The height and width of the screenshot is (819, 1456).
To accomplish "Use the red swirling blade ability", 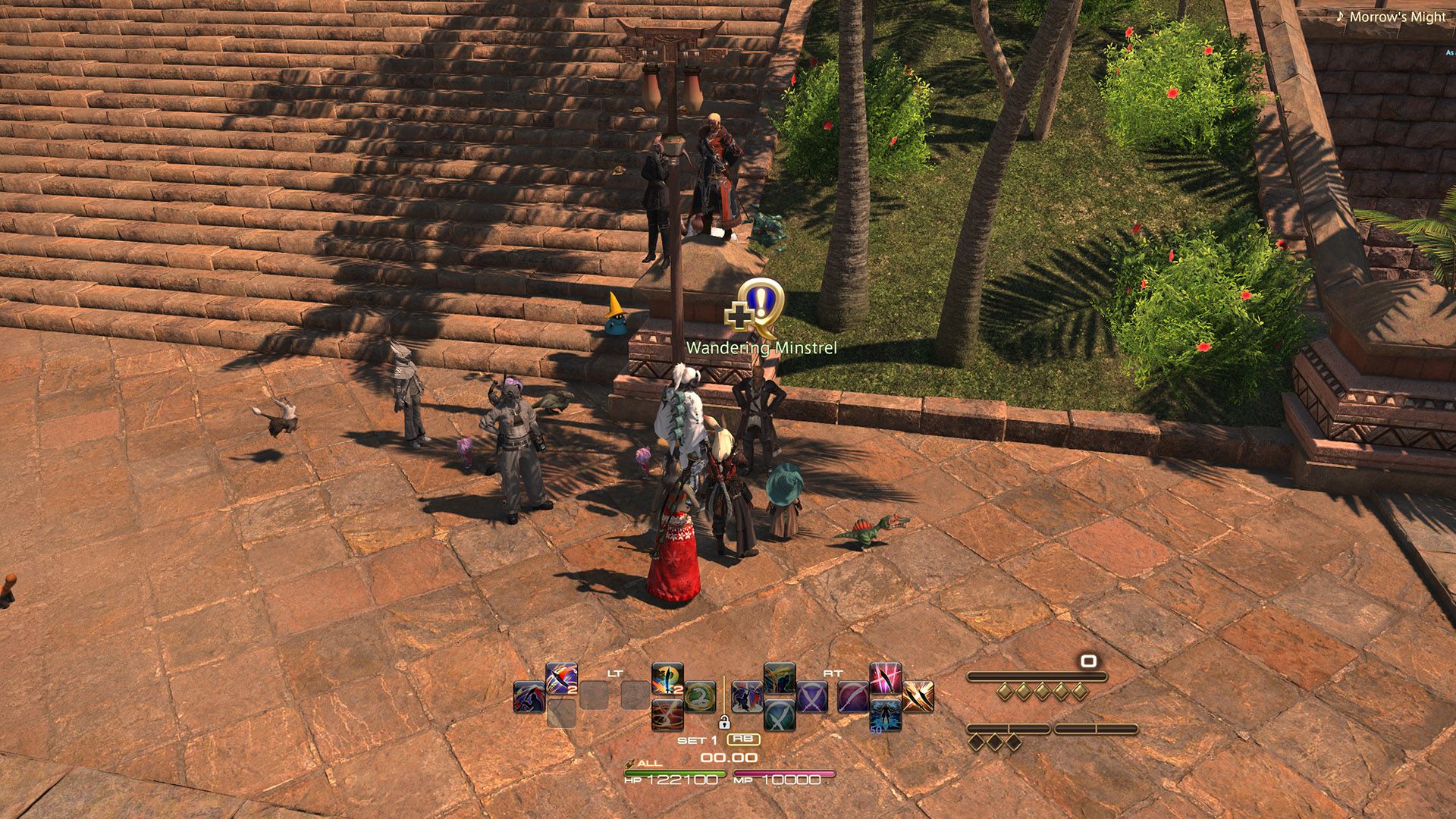I will click(667, 715).
